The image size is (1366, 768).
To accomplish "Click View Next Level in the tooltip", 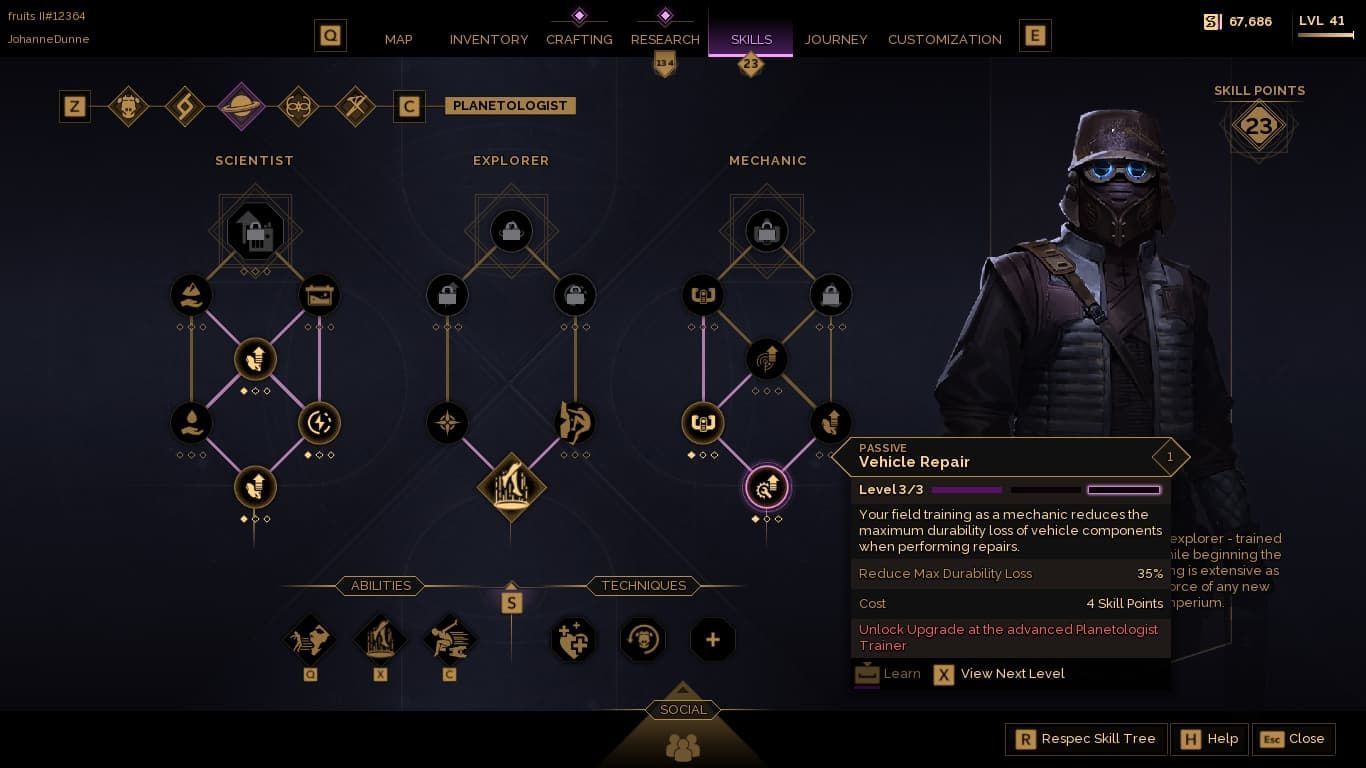I will [x=1013, y=674].
